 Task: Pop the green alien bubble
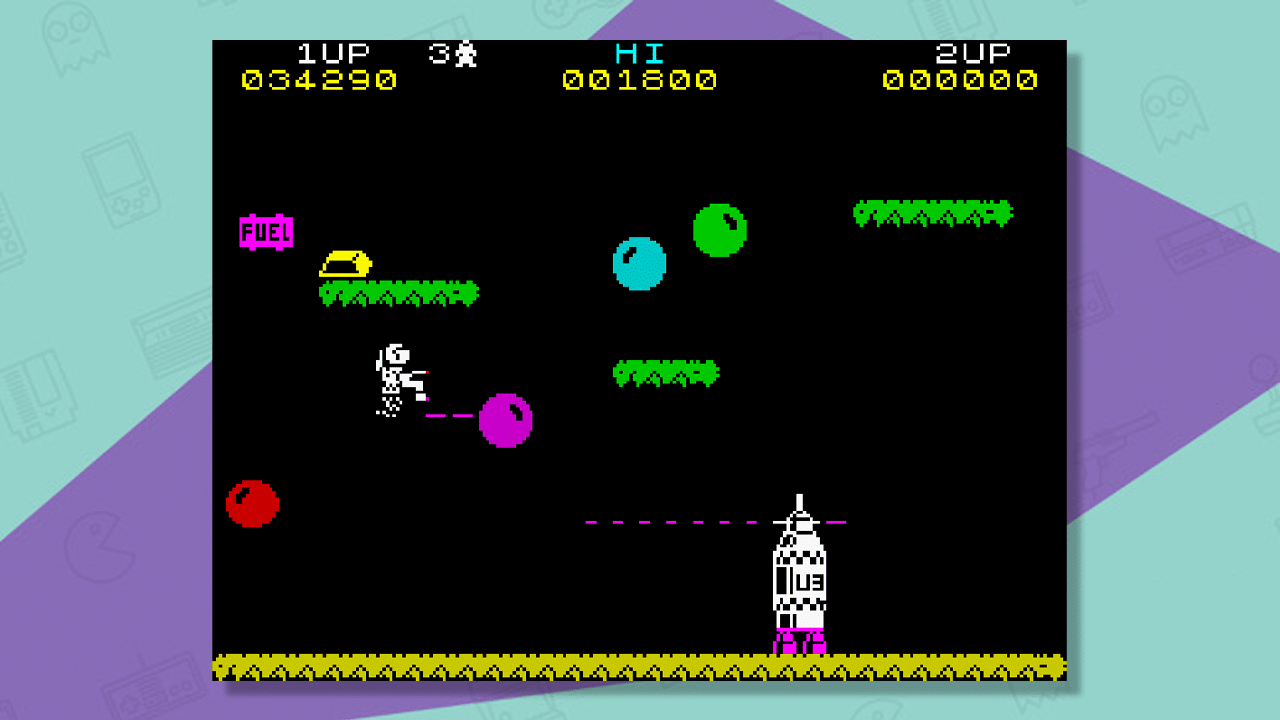click(718, 229)
